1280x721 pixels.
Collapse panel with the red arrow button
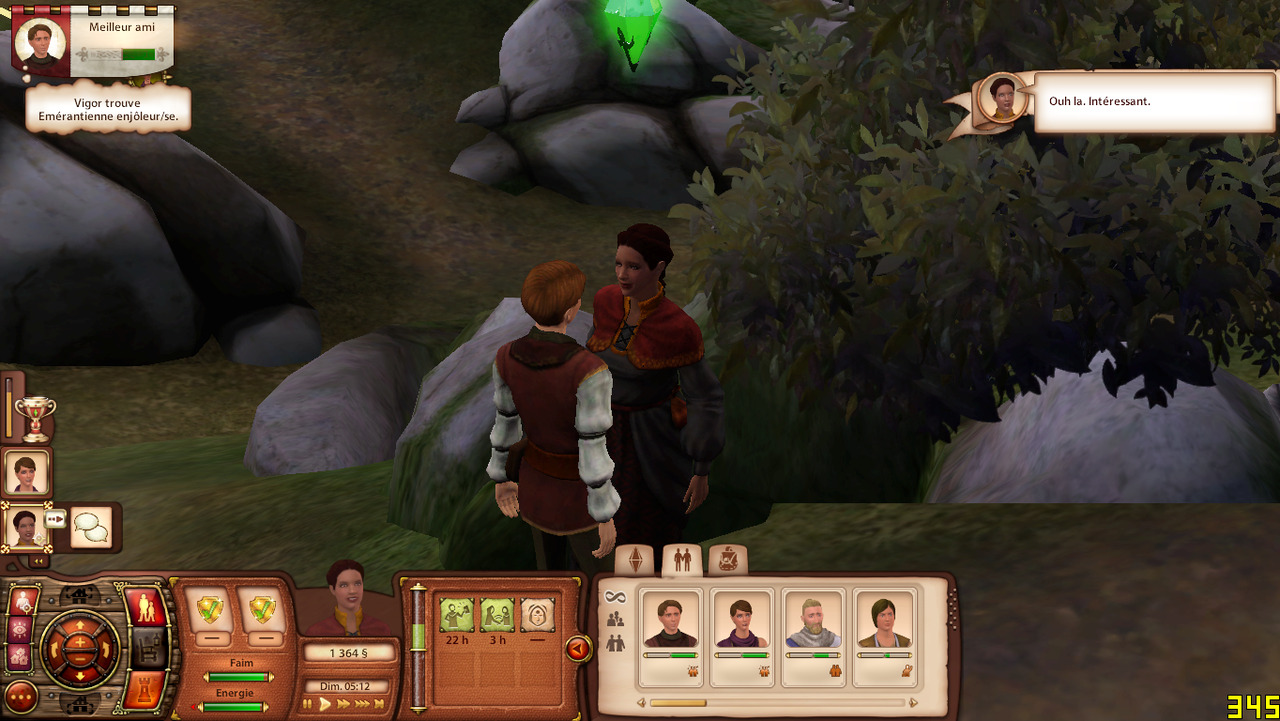click(x=578, y=649)
